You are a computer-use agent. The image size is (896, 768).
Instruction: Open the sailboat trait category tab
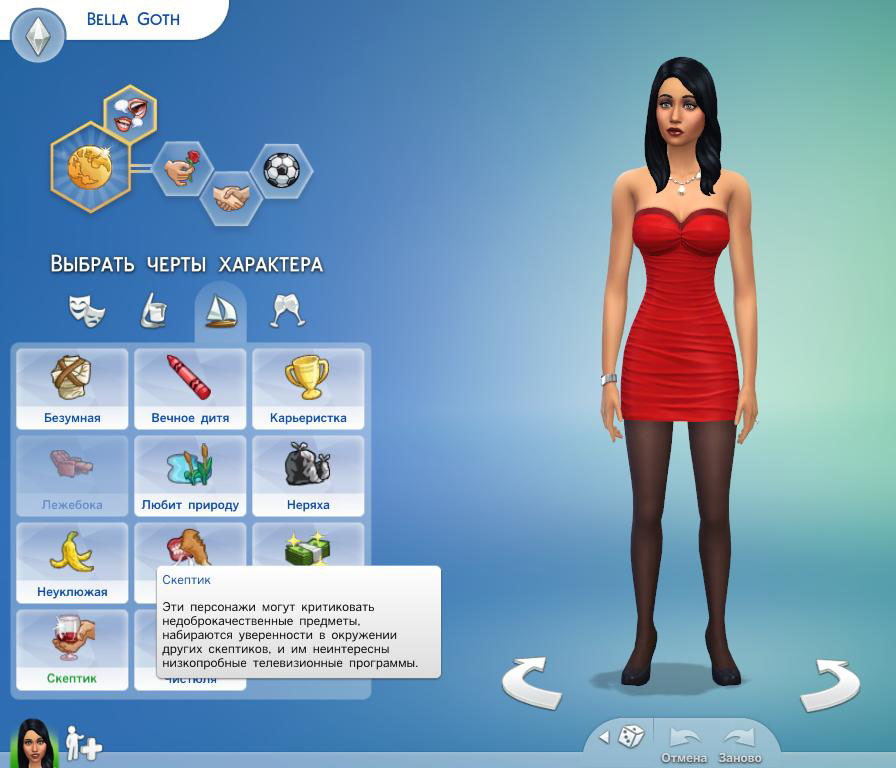coord(220,311)
